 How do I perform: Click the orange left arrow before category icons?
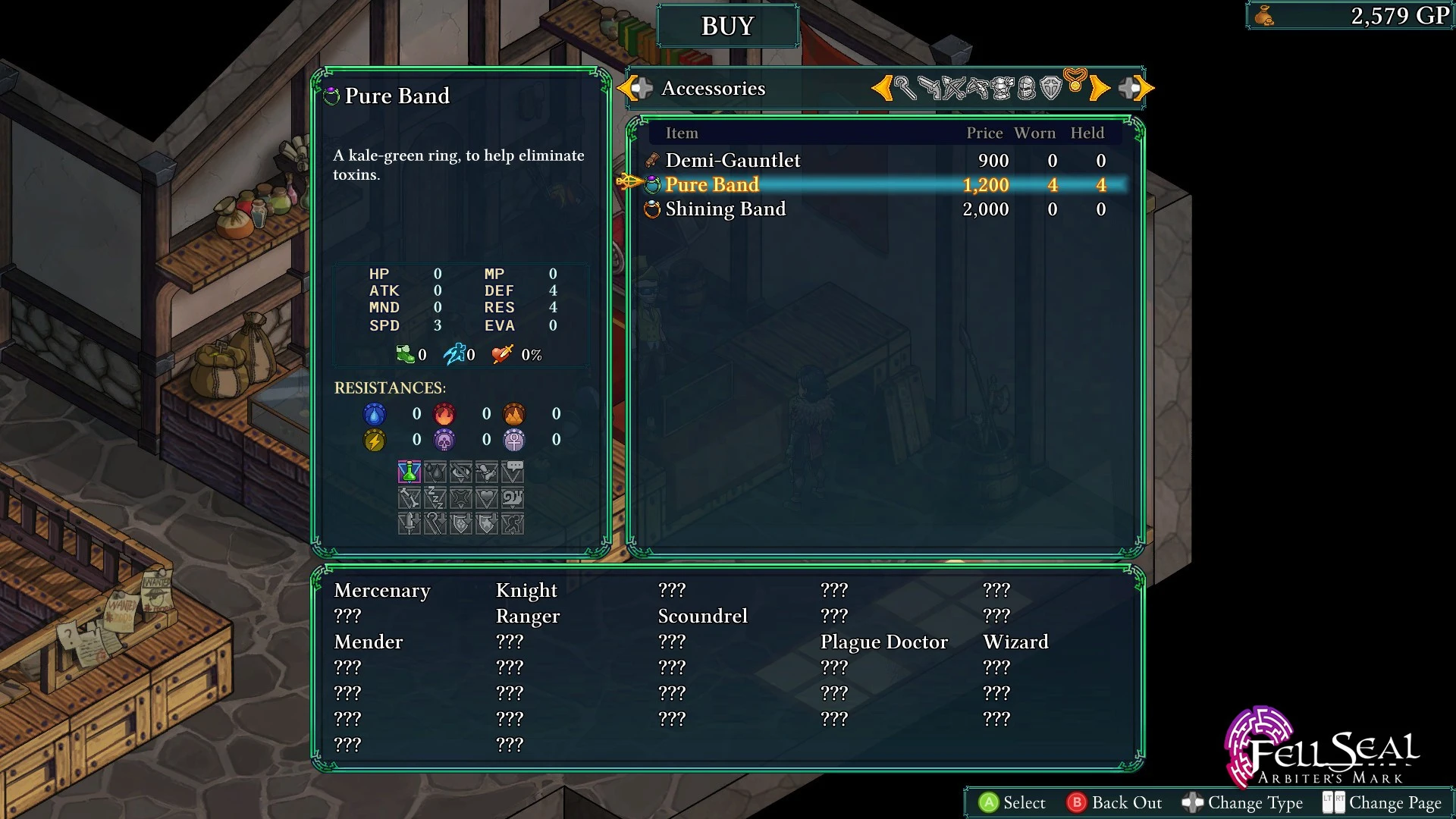tap(881, 89)
